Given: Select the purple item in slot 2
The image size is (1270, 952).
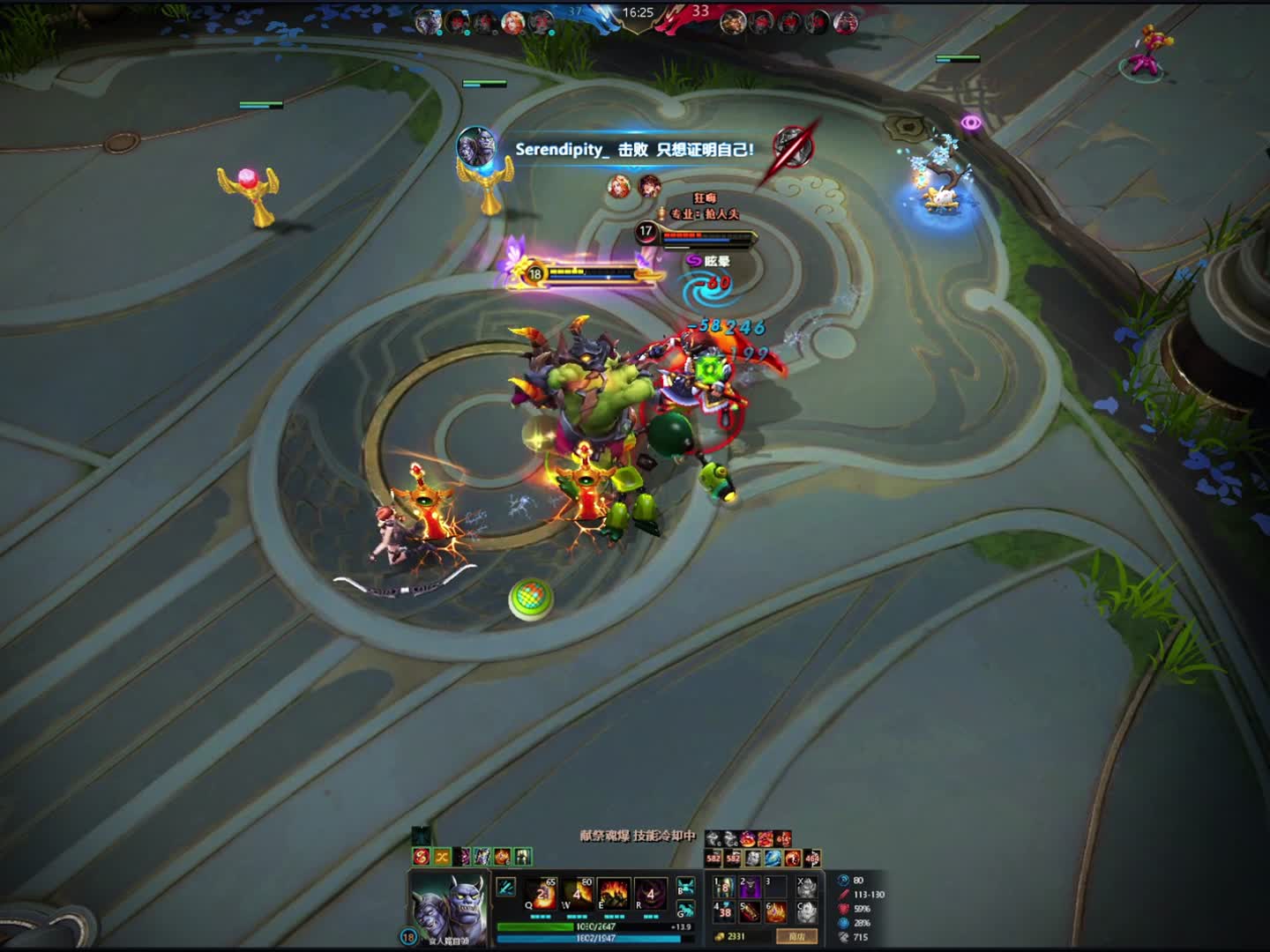Looking at the screenshot, I should (x=750, y=887).
